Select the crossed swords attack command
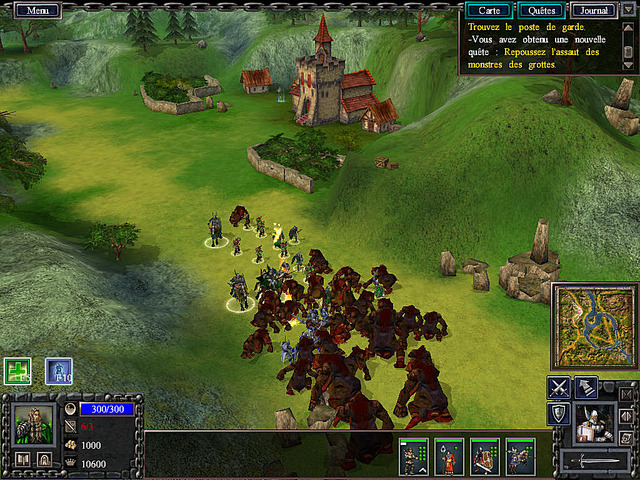Image resolution: width=640 pixels, height=480 pixels. [x=559, y=388]
